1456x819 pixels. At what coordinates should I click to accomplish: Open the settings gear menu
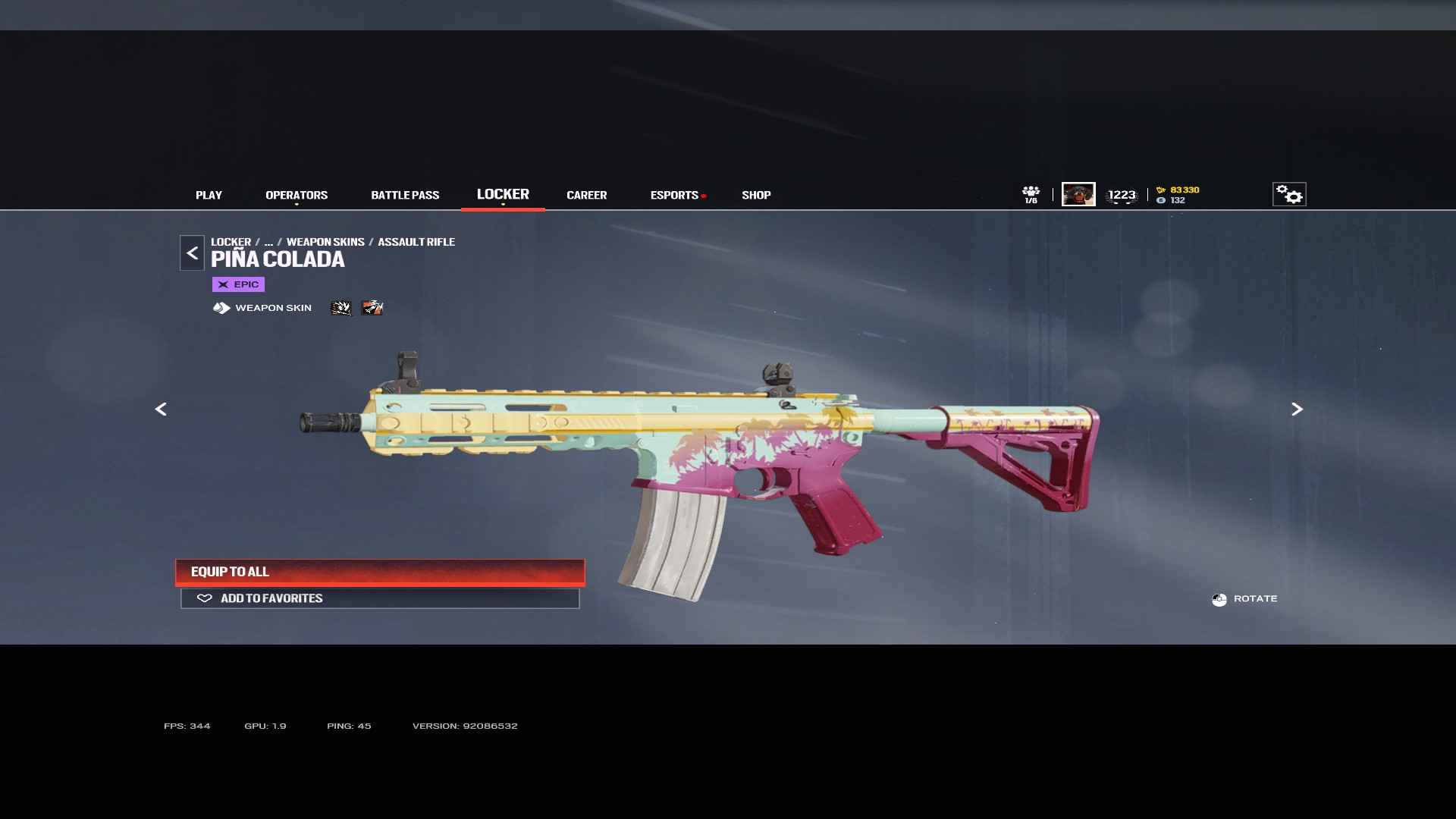coord(1288,194)
